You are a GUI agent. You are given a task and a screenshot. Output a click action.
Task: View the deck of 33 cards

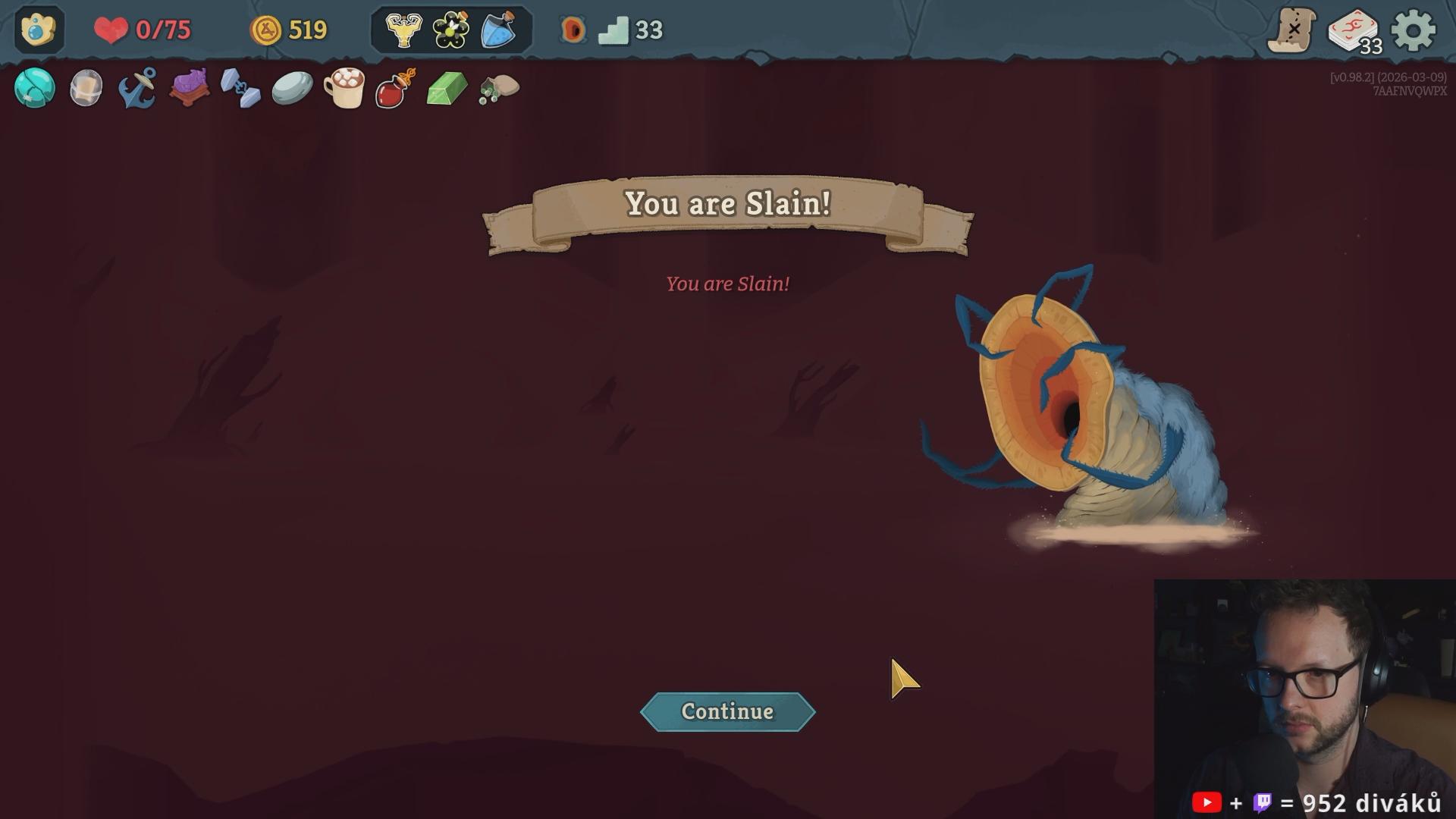(1354, 32)
